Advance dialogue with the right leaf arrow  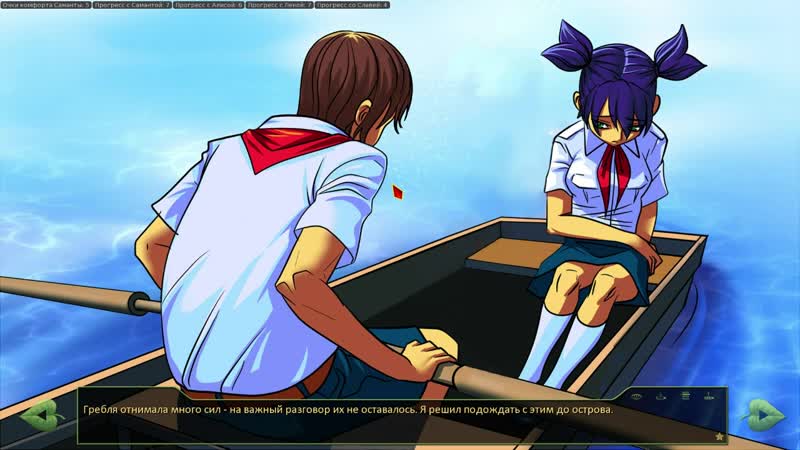pyautogui.click(x=763, y=413)
